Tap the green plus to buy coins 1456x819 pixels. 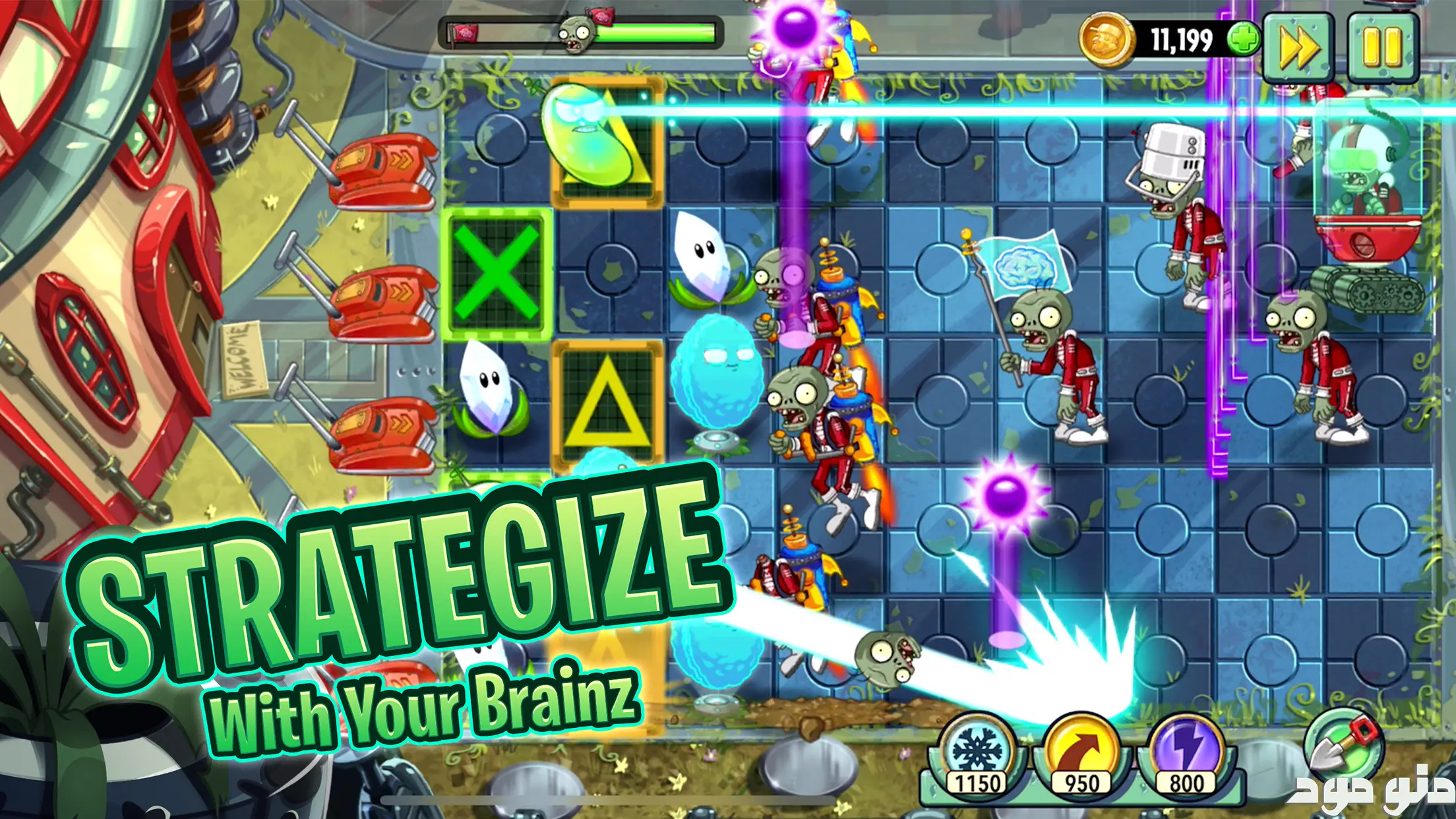click(x=1242, y=40)
